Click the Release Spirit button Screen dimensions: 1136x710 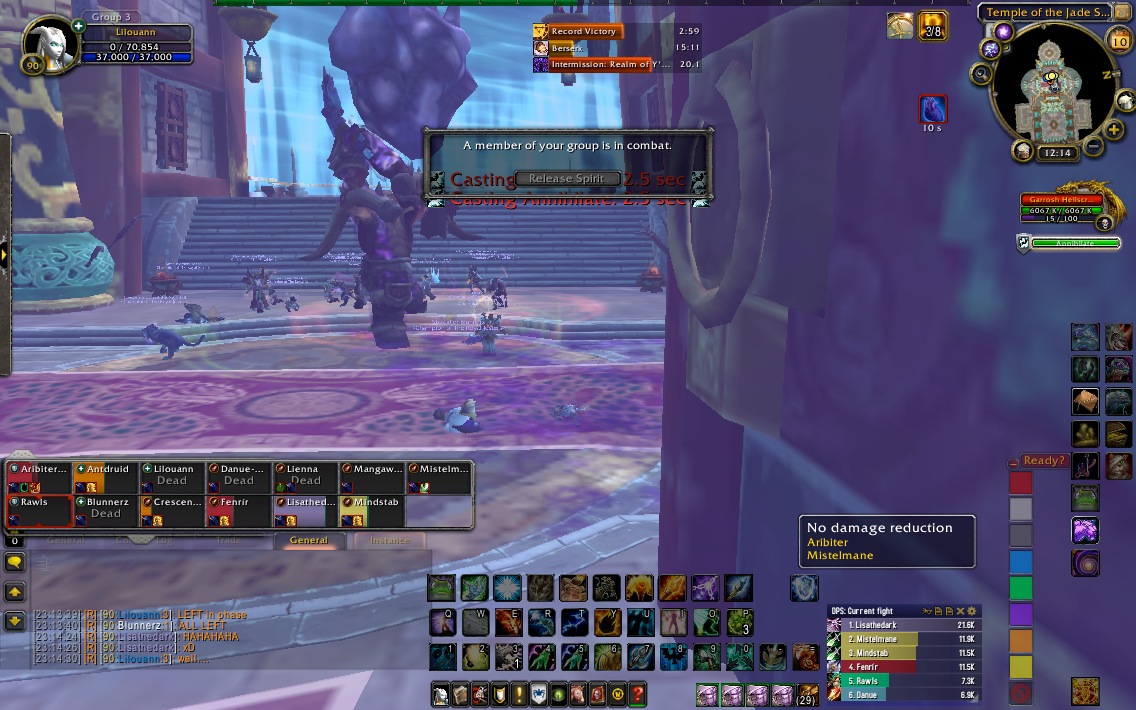(x=566, y=179)
